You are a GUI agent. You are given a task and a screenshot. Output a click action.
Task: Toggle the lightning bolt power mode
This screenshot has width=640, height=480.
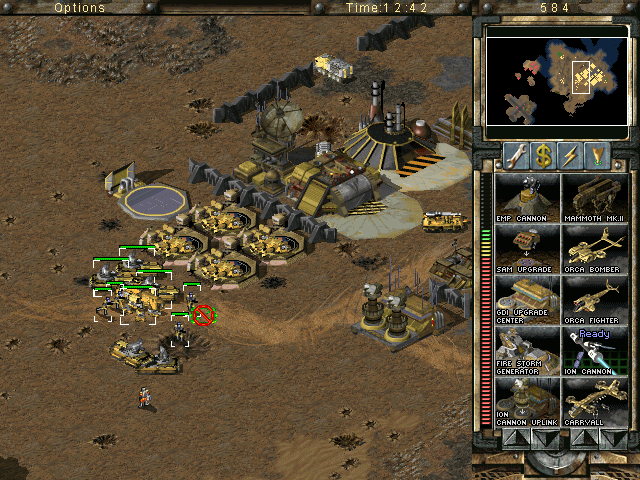pos(570,155)
